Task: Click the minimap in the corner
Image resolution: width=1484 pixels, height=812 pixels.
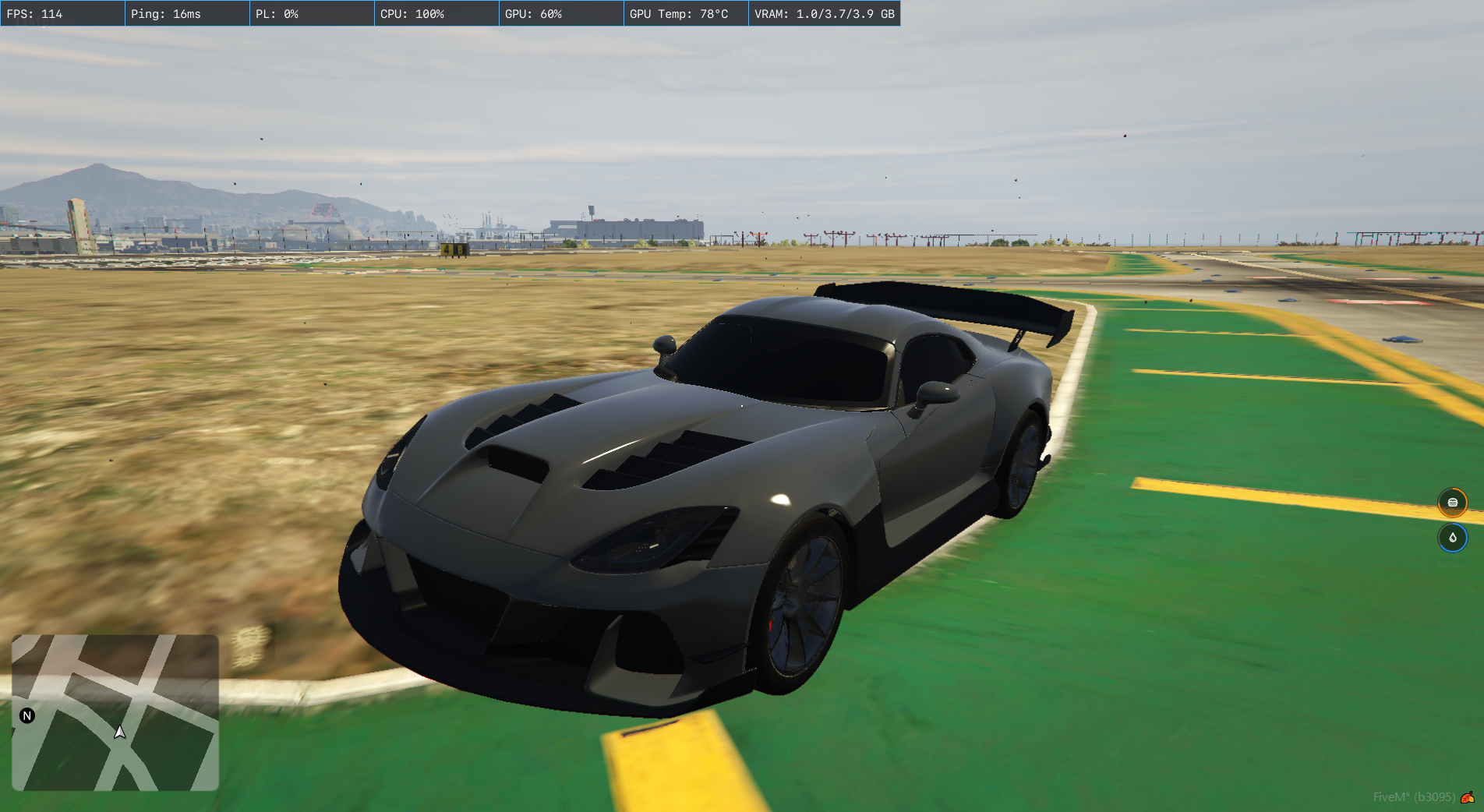Action: pyautogui.click(x=115, y=712)
